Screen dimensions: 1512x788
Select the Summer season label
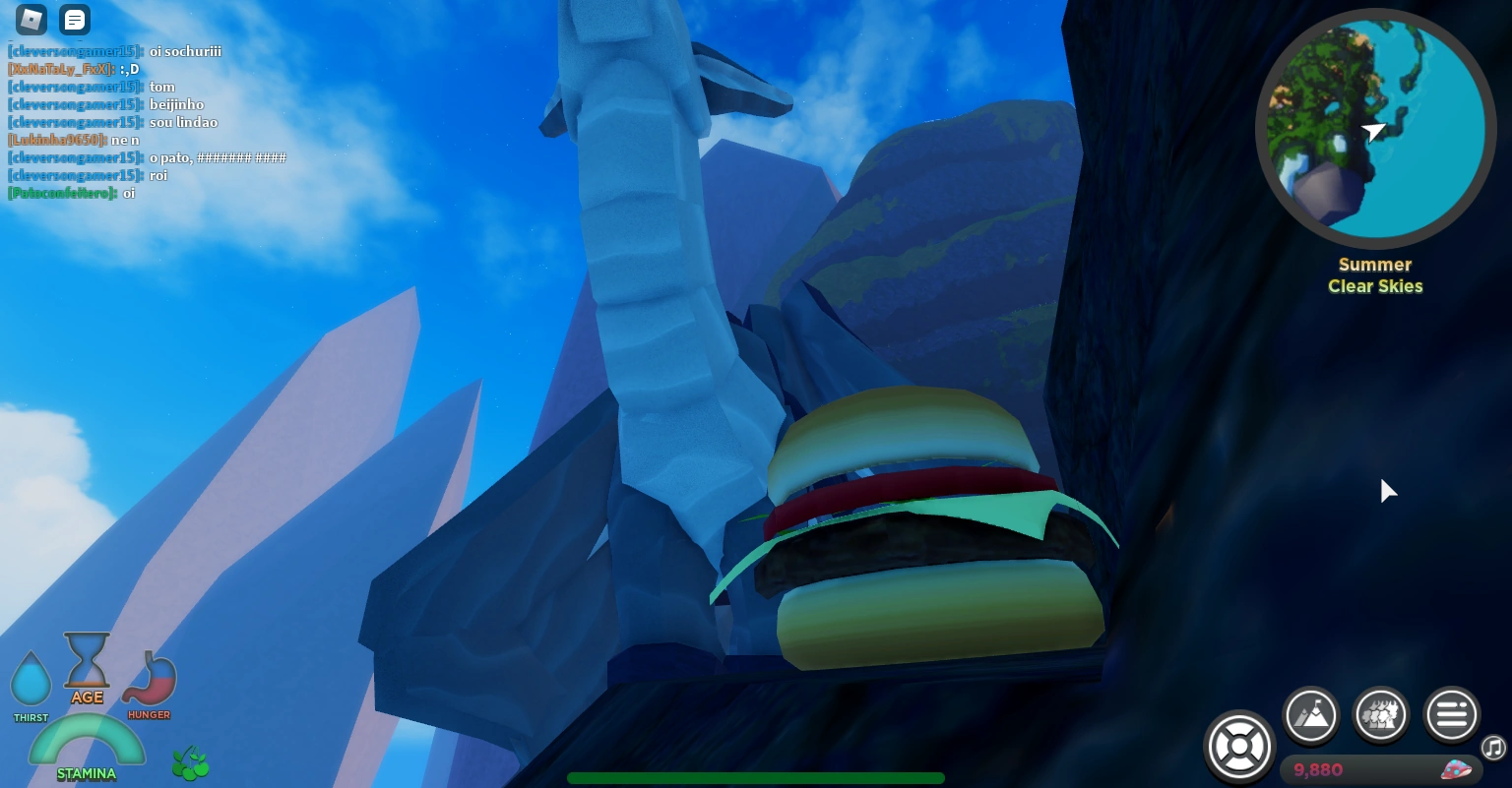pyautogui.click(x=1375, y=265)
